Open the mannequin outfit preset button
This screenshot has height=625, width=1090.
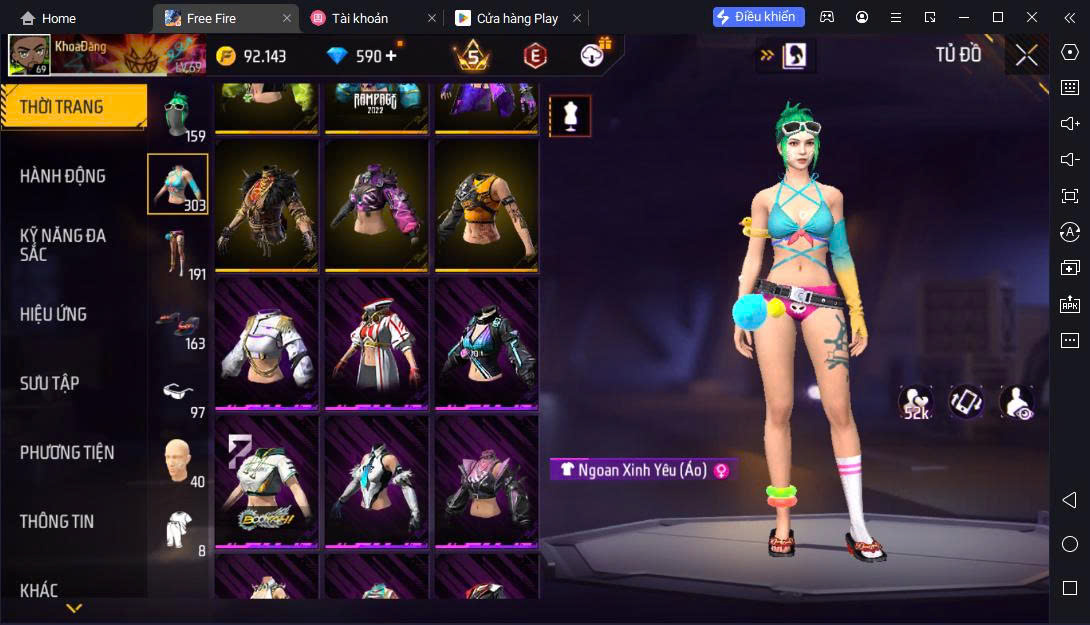pyautogui.click(x=570, y=116)
